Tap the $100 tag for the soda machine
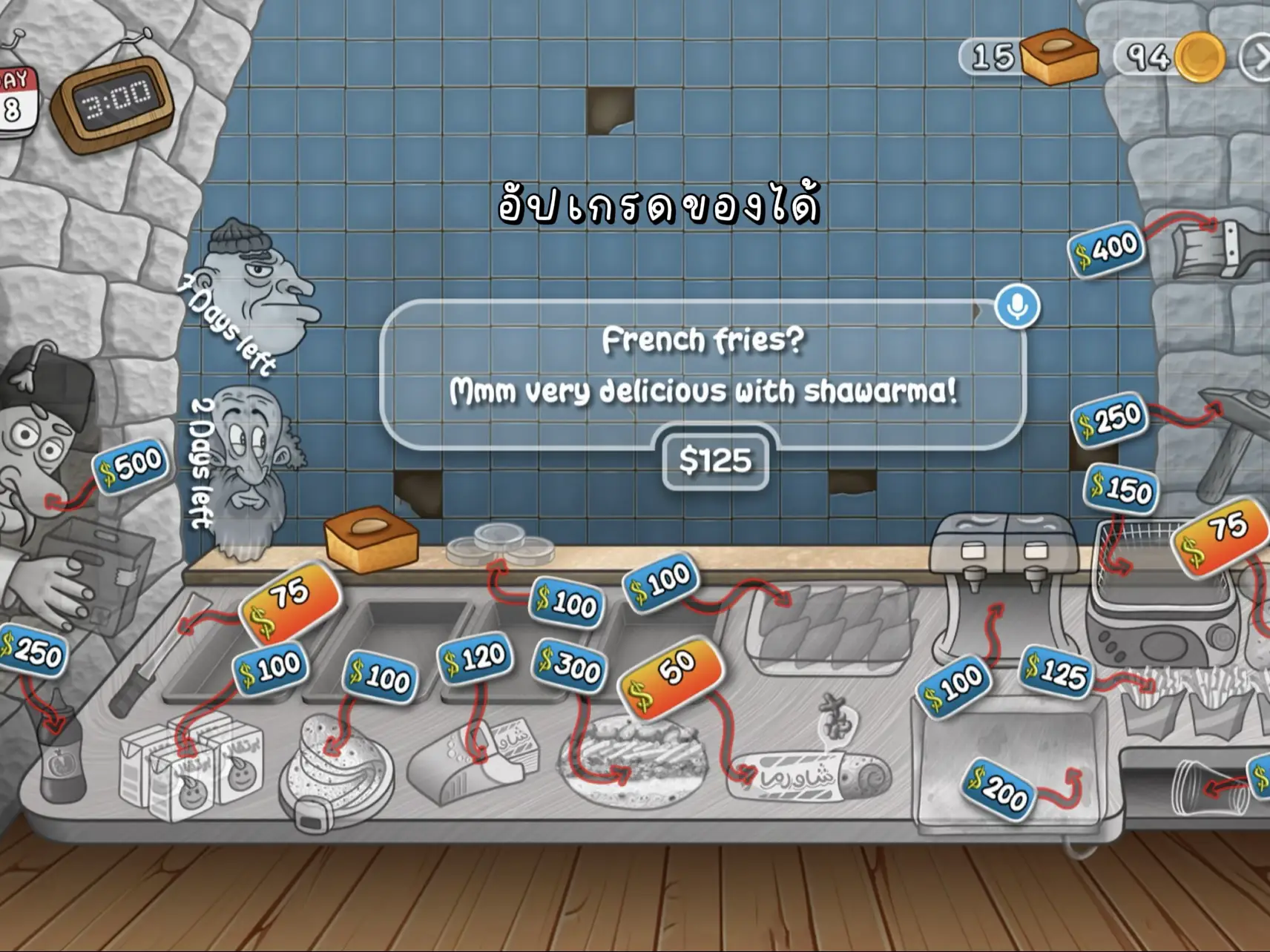The image size is (1270, 952). click(953, 686)
